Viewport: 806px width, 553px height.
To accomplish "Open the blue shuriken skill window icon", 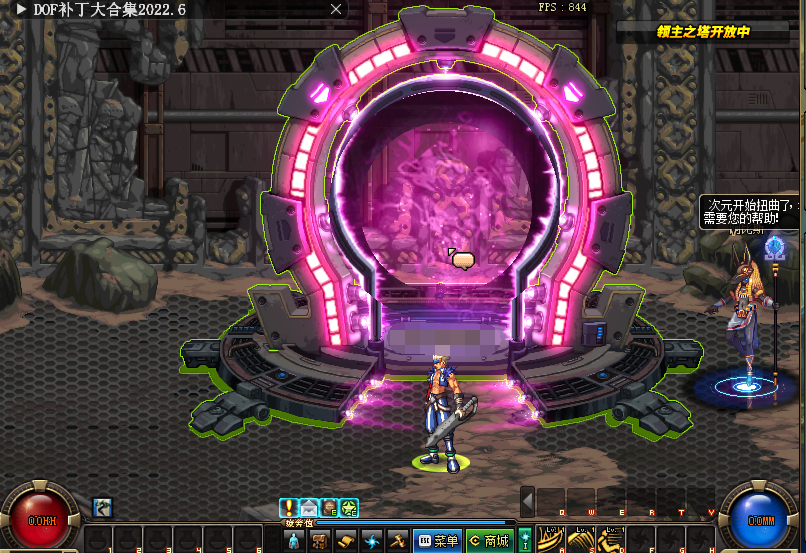I will [372, 541].
